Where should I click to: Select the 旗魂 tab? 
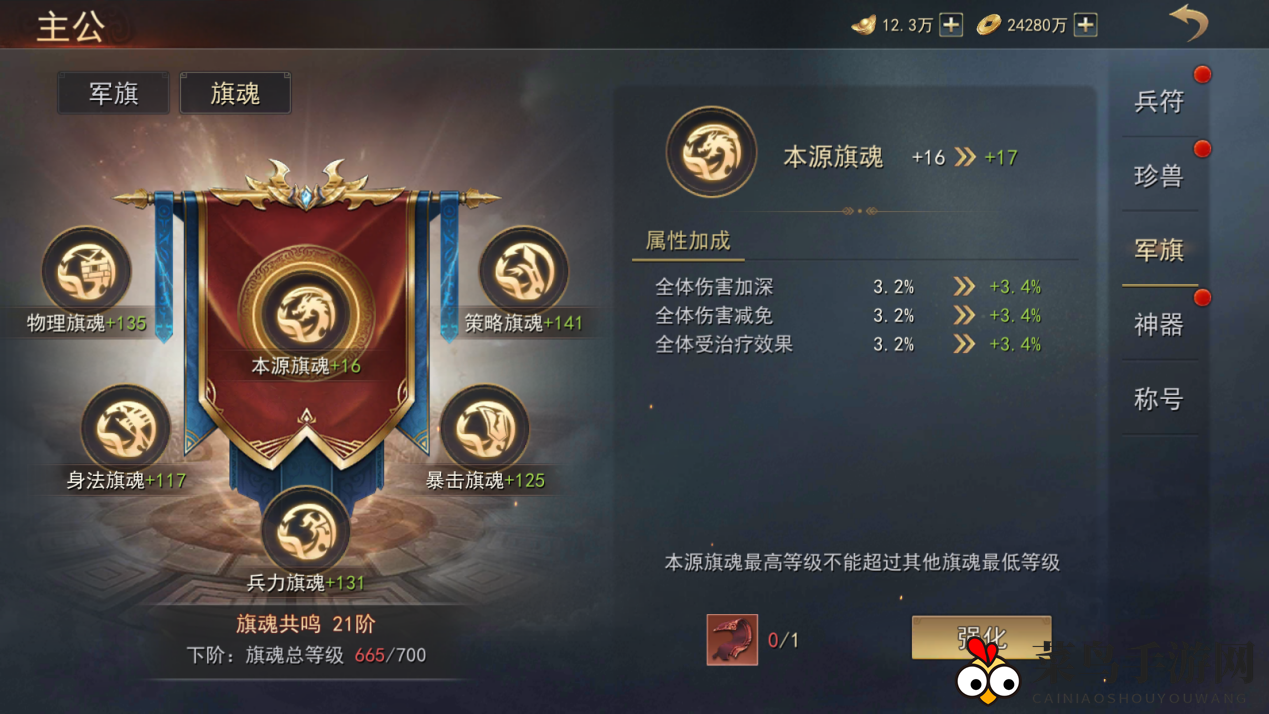point(235,93)
